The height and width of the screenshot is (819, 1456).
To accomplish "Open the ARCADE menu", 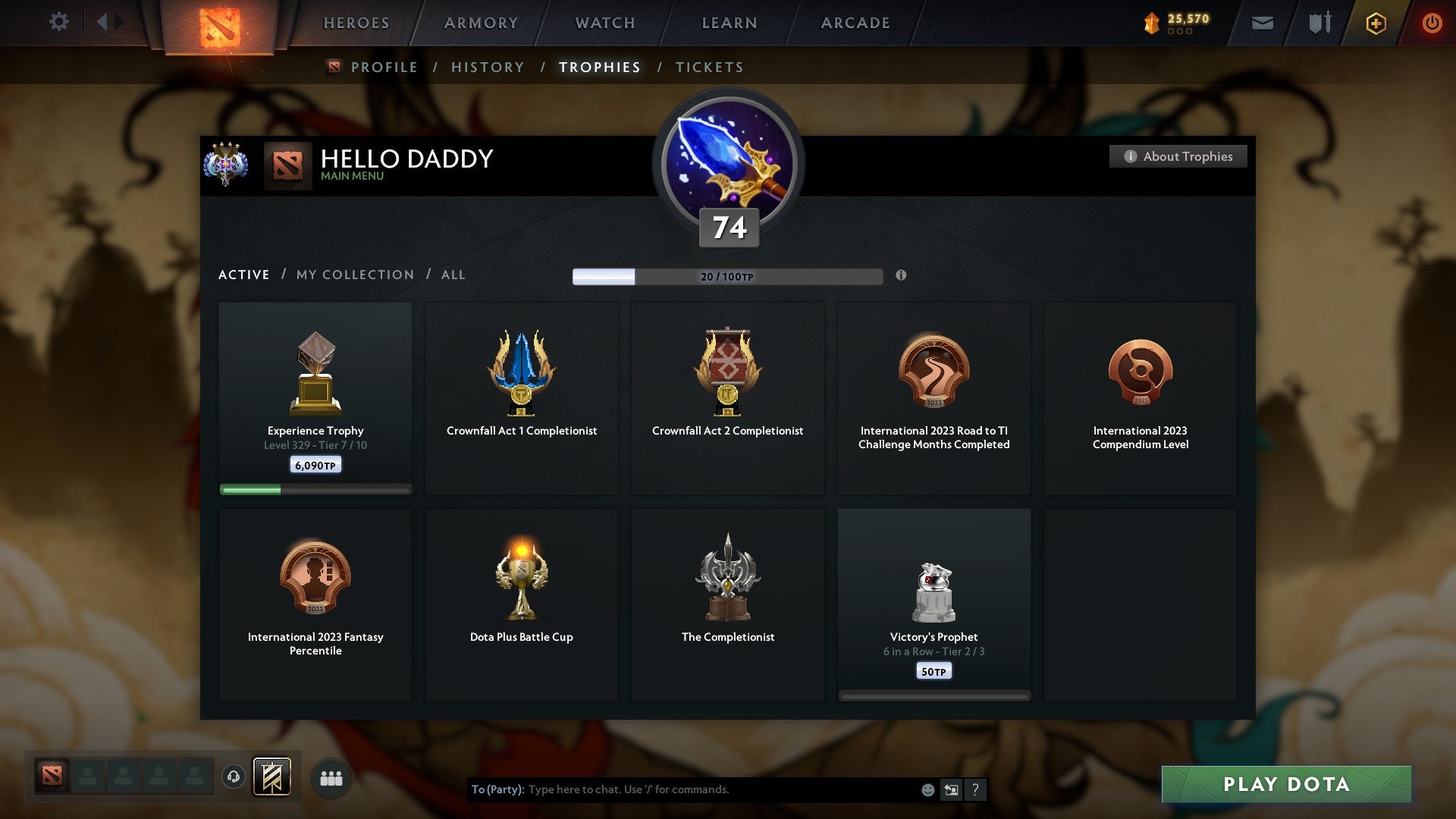I will 855,23.
